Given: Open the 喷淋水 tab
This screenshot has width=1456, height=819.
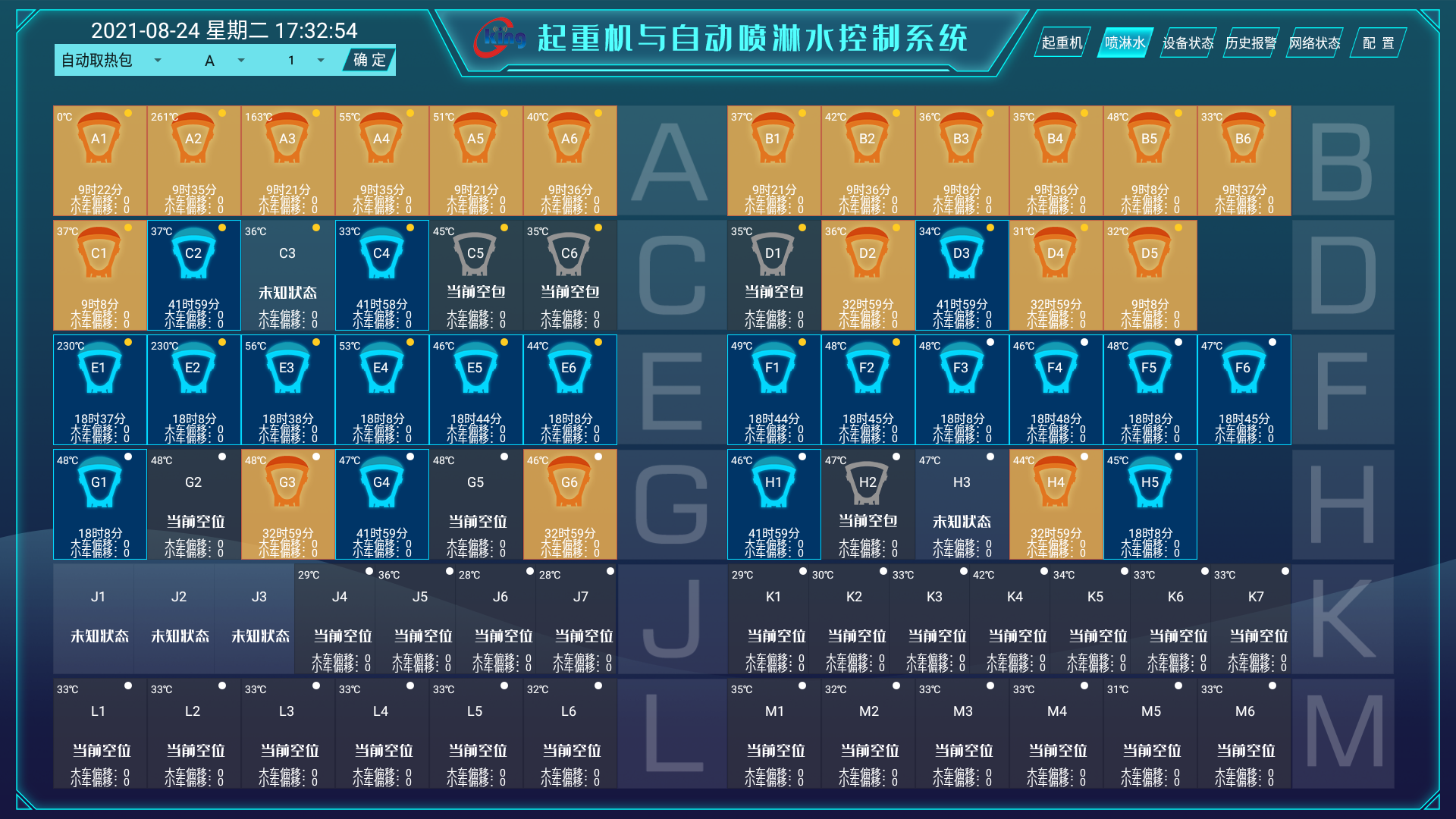Looking at the screenshot, I should point(1125,43).
